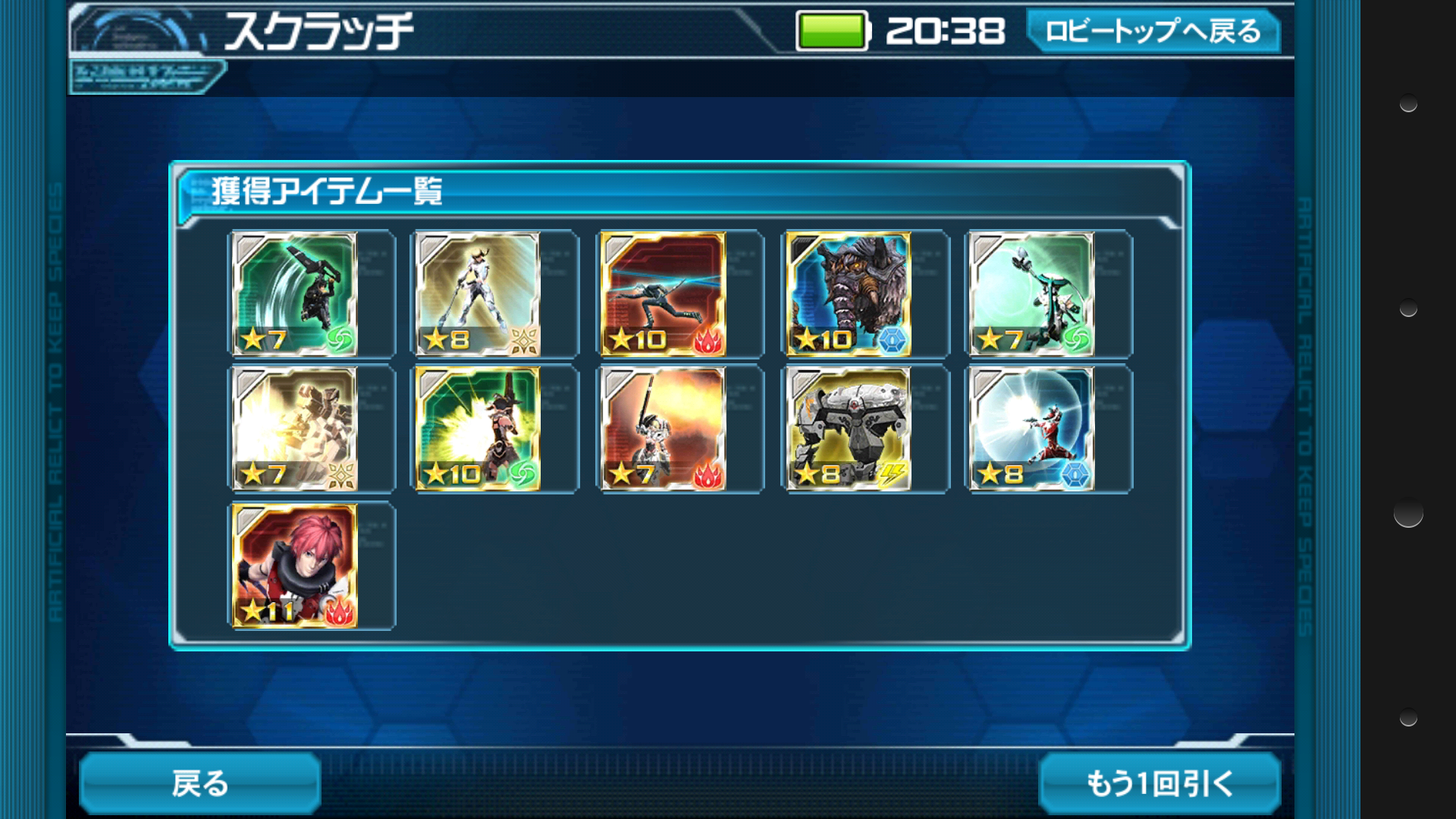Open the ★7 wind white-robot card

(1032, 294)
